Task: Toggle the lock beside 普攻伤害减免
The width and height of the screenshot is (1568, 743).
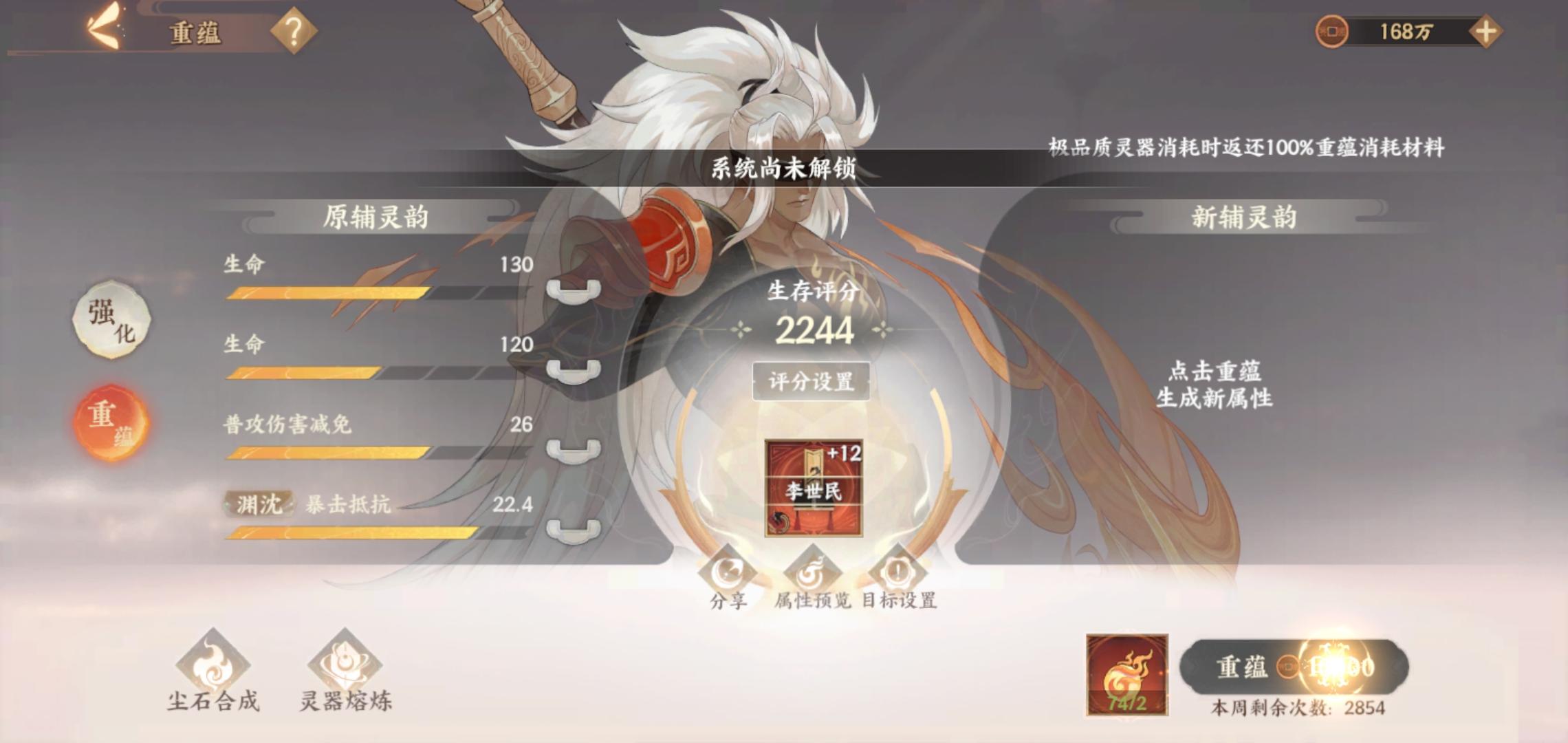Action: pyautogui.click(x=573, y=451)
